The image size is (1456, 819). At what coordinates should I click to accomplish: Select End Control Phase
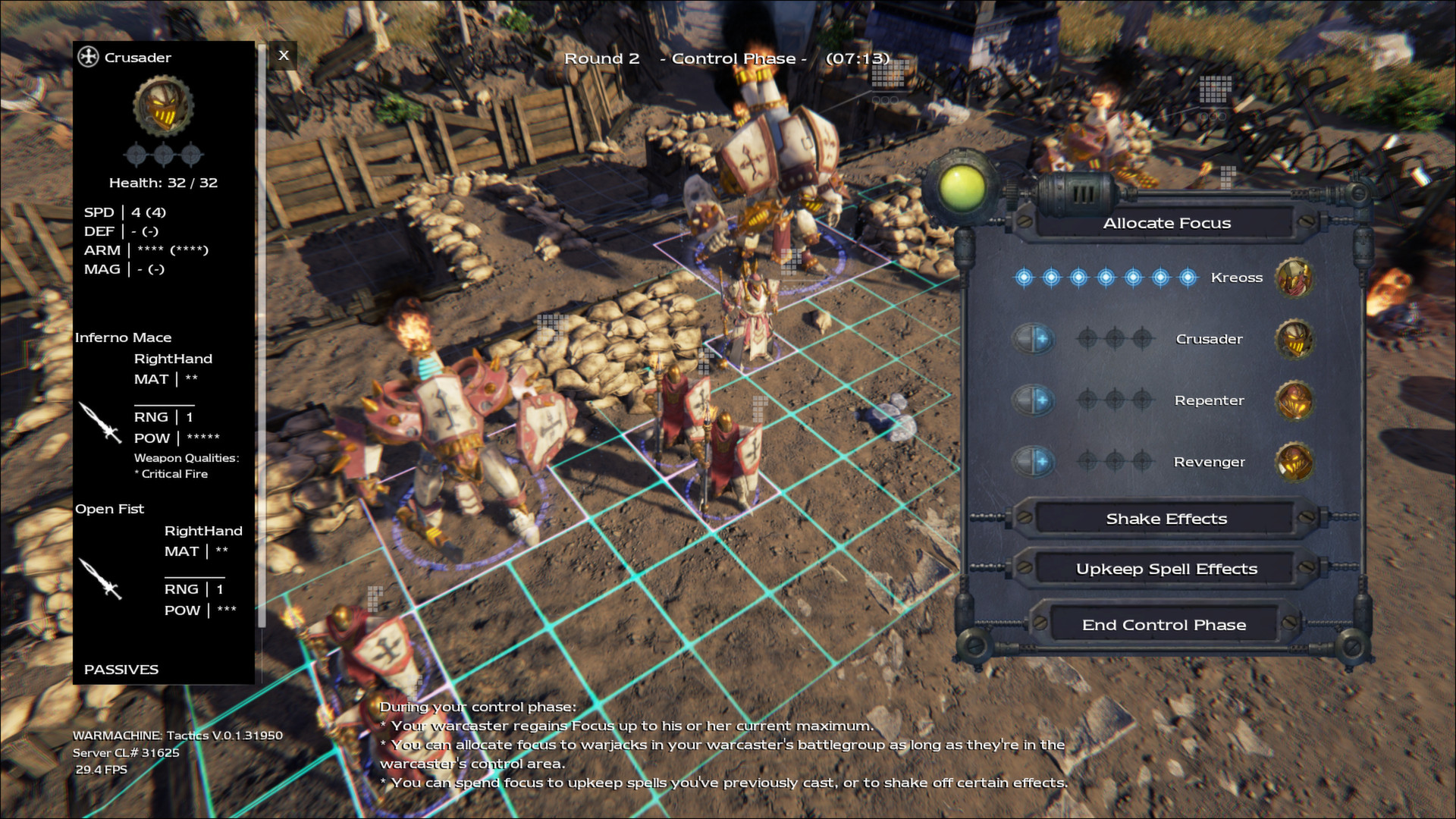1164,625
